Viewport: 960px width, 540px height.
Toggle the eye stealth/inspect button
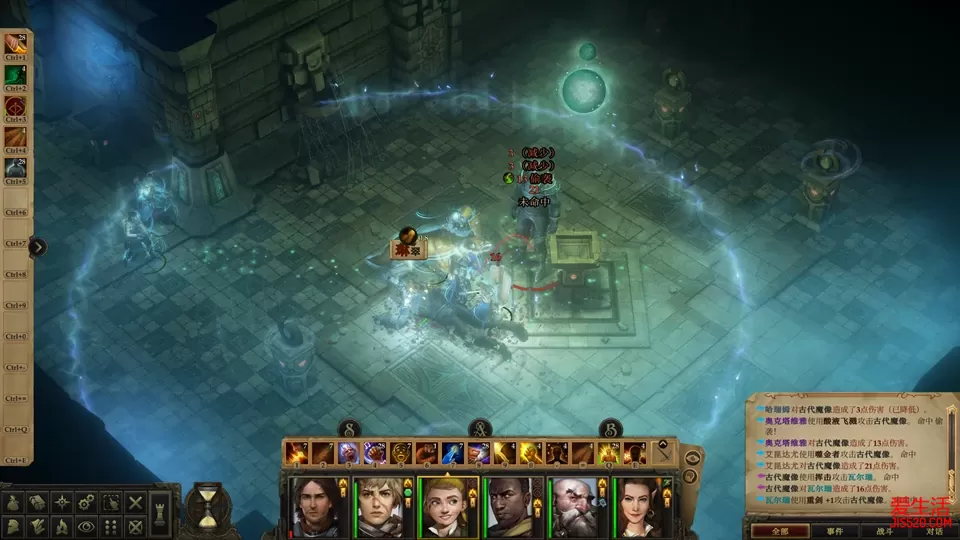[x=87, y=525]
